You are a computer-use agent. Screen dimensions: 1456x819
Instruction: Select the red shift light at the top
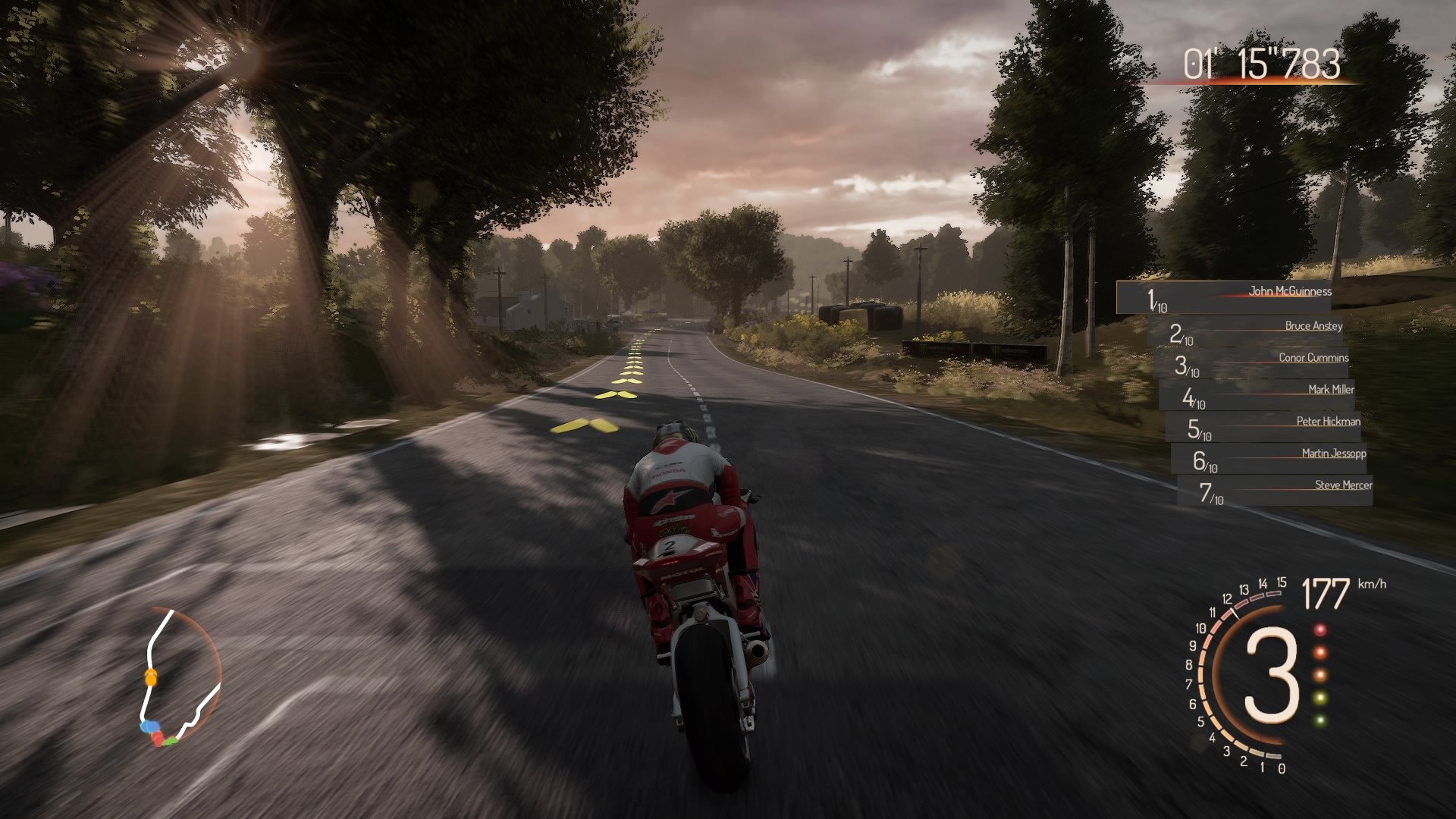[1320, 630]
